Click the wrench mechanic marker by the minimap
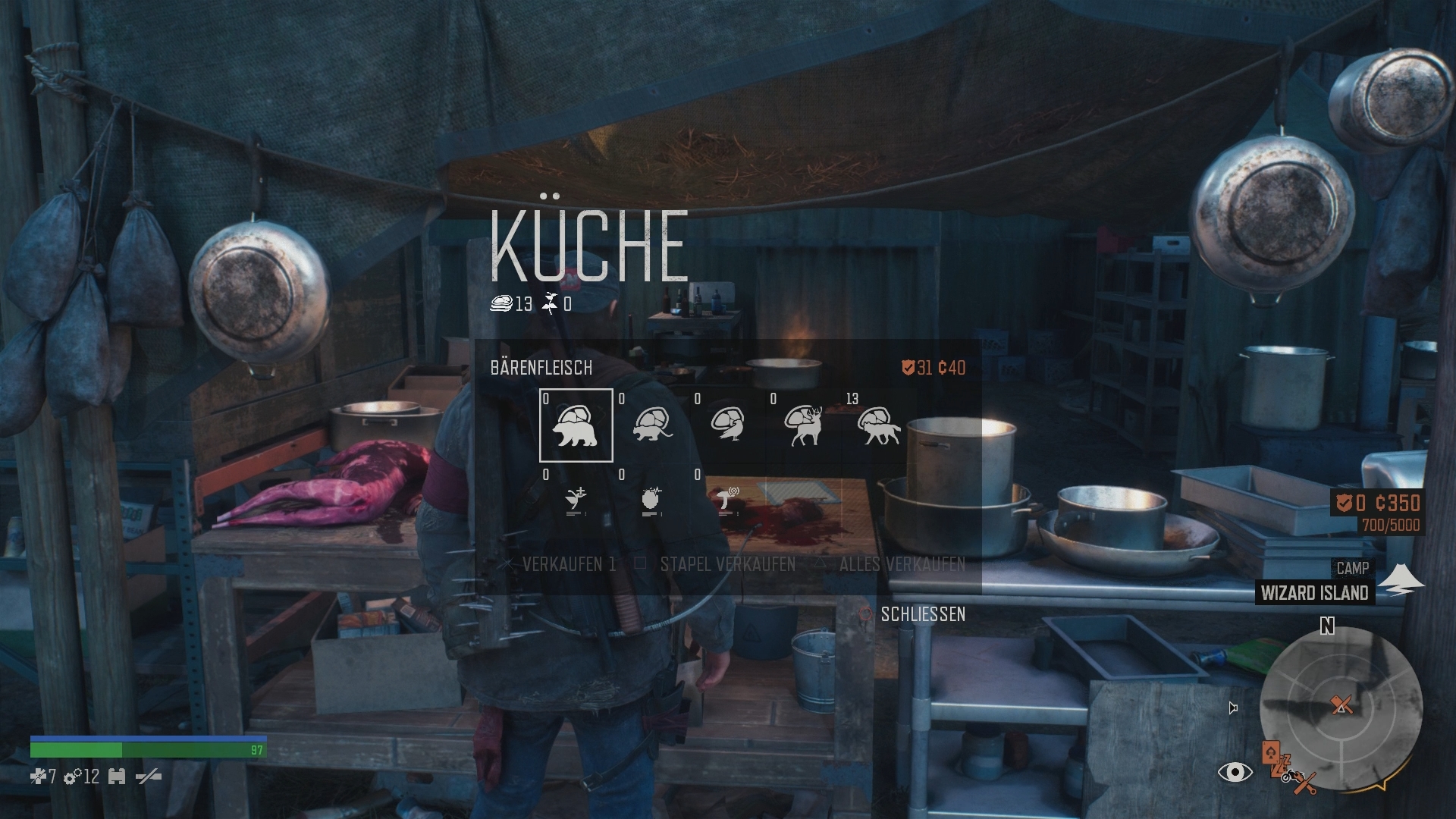This screenshot has height=819, width=1456. [x=1304, y=785]
